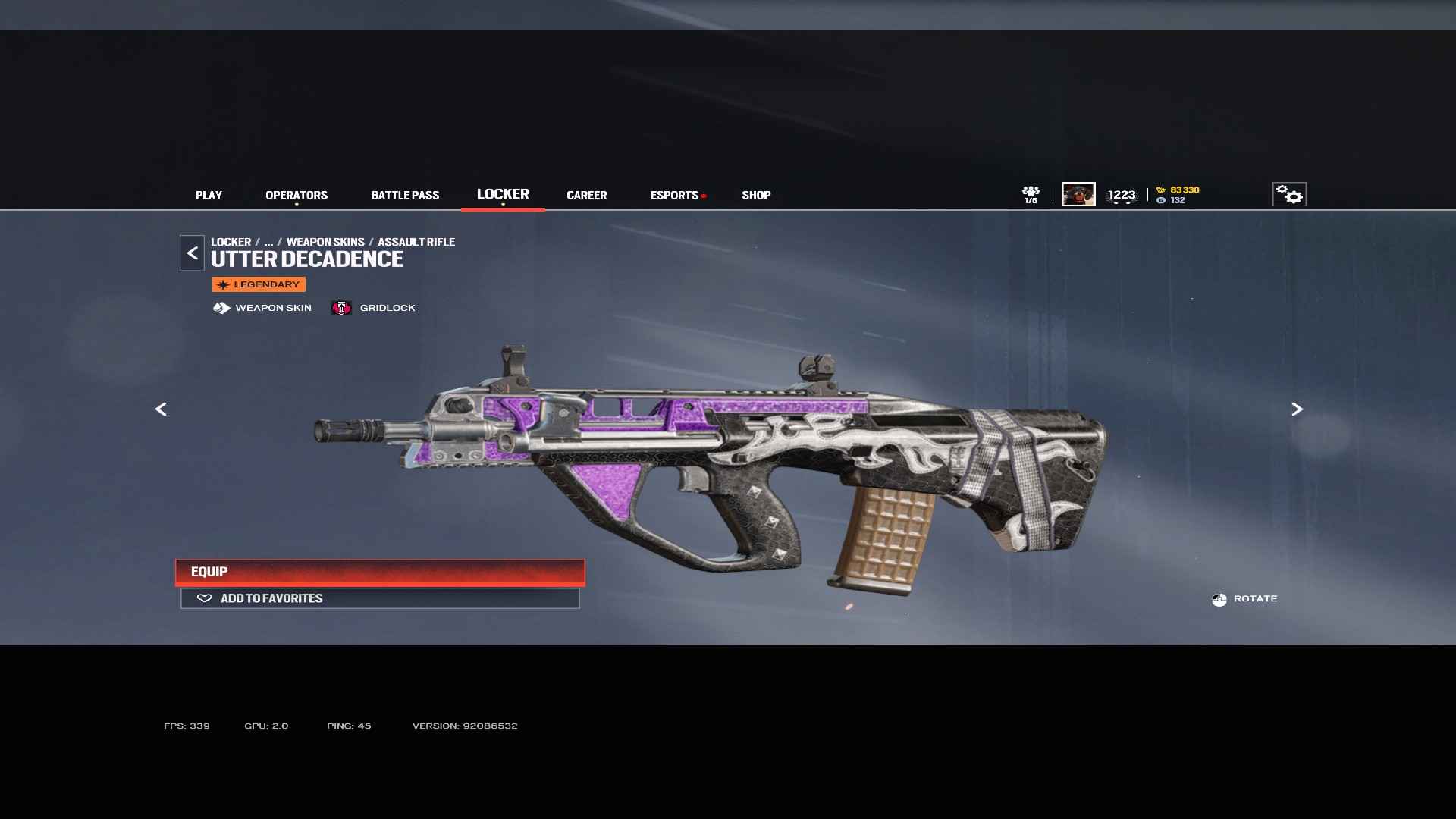Equip the Utter Decadence skin
This screenshot has width=1456, height=819.
380,572
